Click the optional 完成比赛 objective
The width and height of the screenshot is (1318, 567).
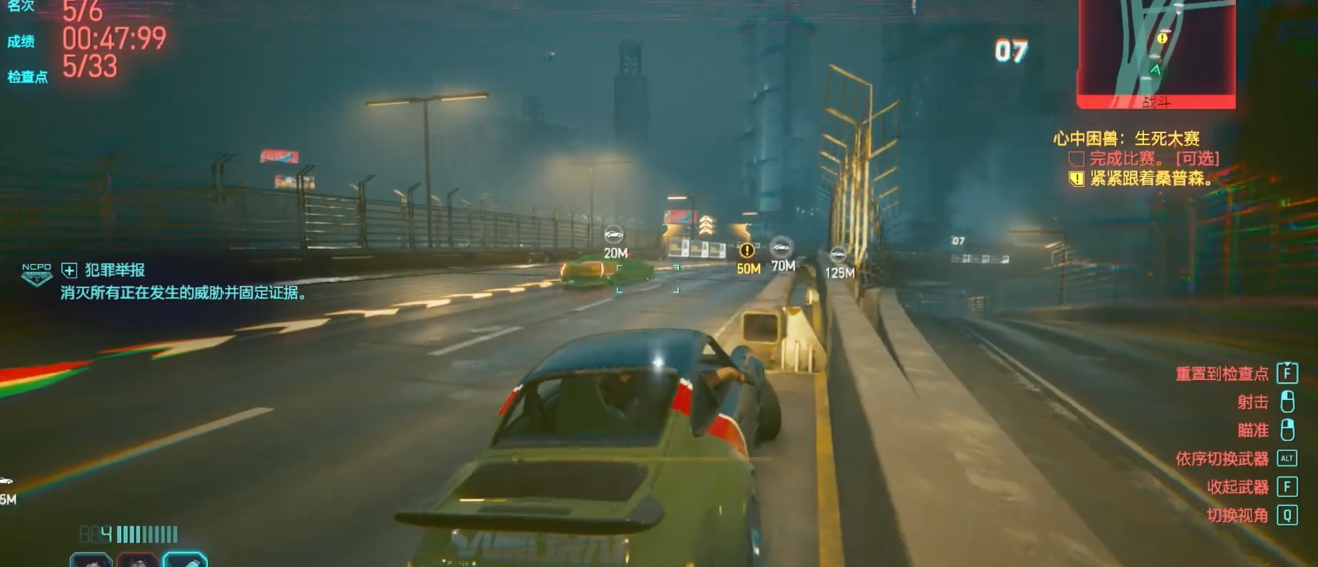(x=1144, y=159)
